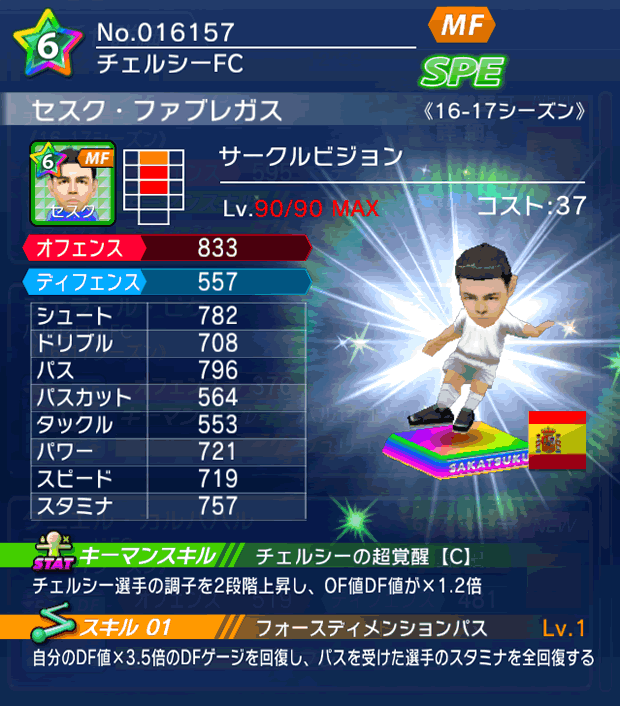The image size is (620, 706).
Task: Select the Cesc player portrait thumbnail
Action: point(71,184)
